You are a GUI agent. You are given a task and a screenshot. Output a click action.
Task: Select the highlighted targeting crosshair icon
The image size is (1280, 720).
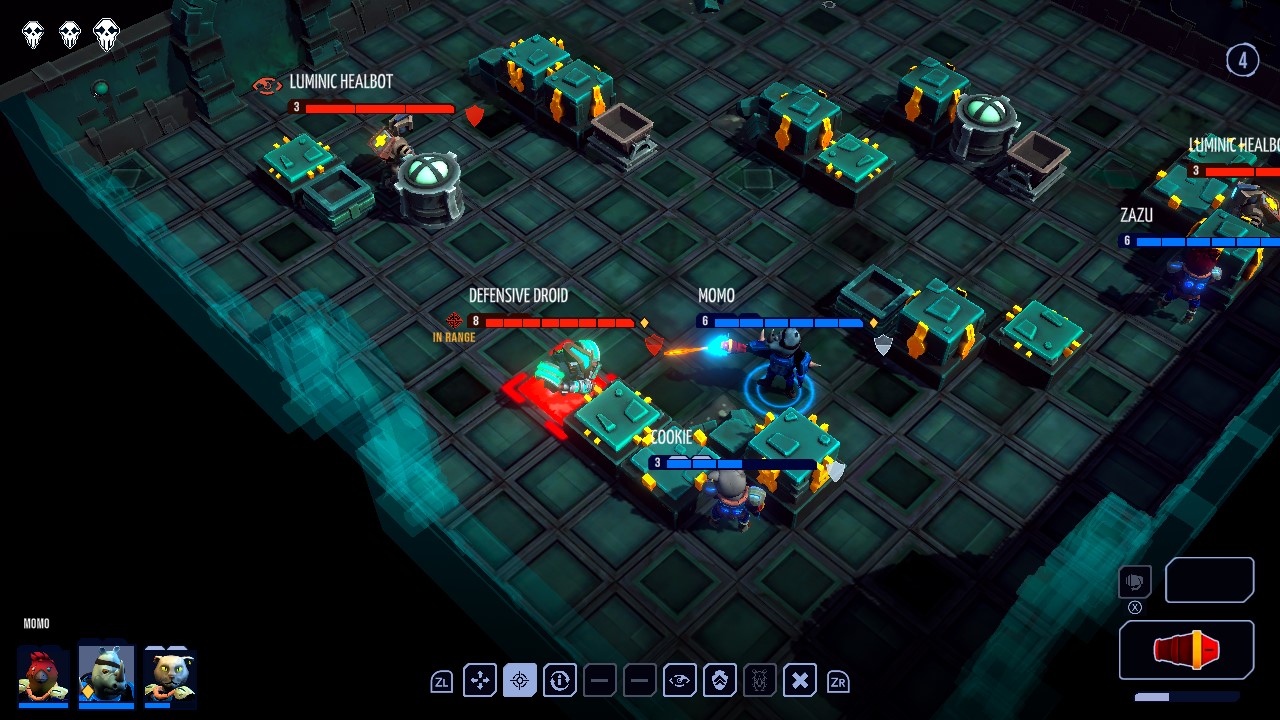[519, 680]
